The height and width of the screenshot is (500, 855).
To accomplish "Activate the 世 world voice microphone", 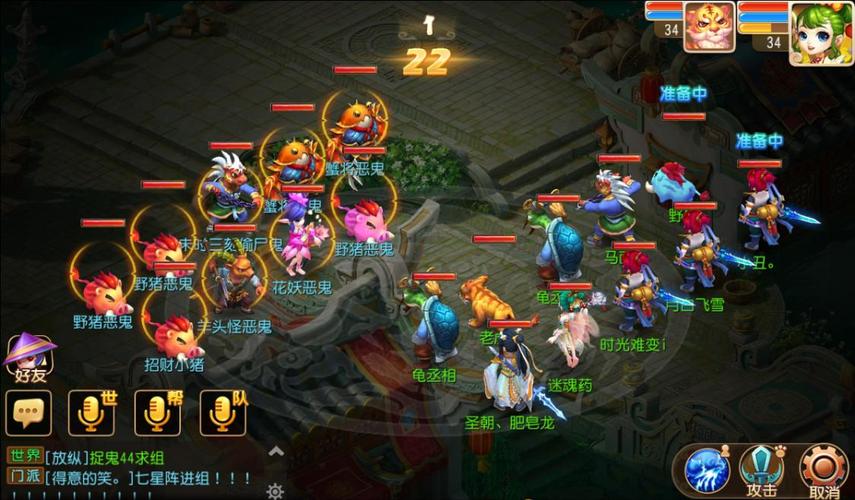I will 92,411.
